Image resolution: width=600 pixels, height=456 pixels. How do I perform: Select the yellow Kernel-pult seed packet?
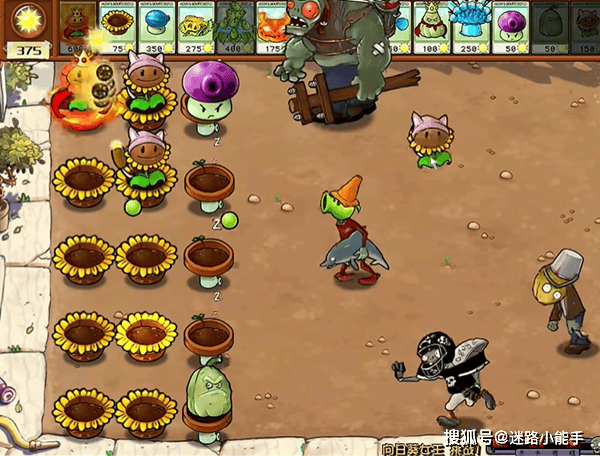coord(196,27)
